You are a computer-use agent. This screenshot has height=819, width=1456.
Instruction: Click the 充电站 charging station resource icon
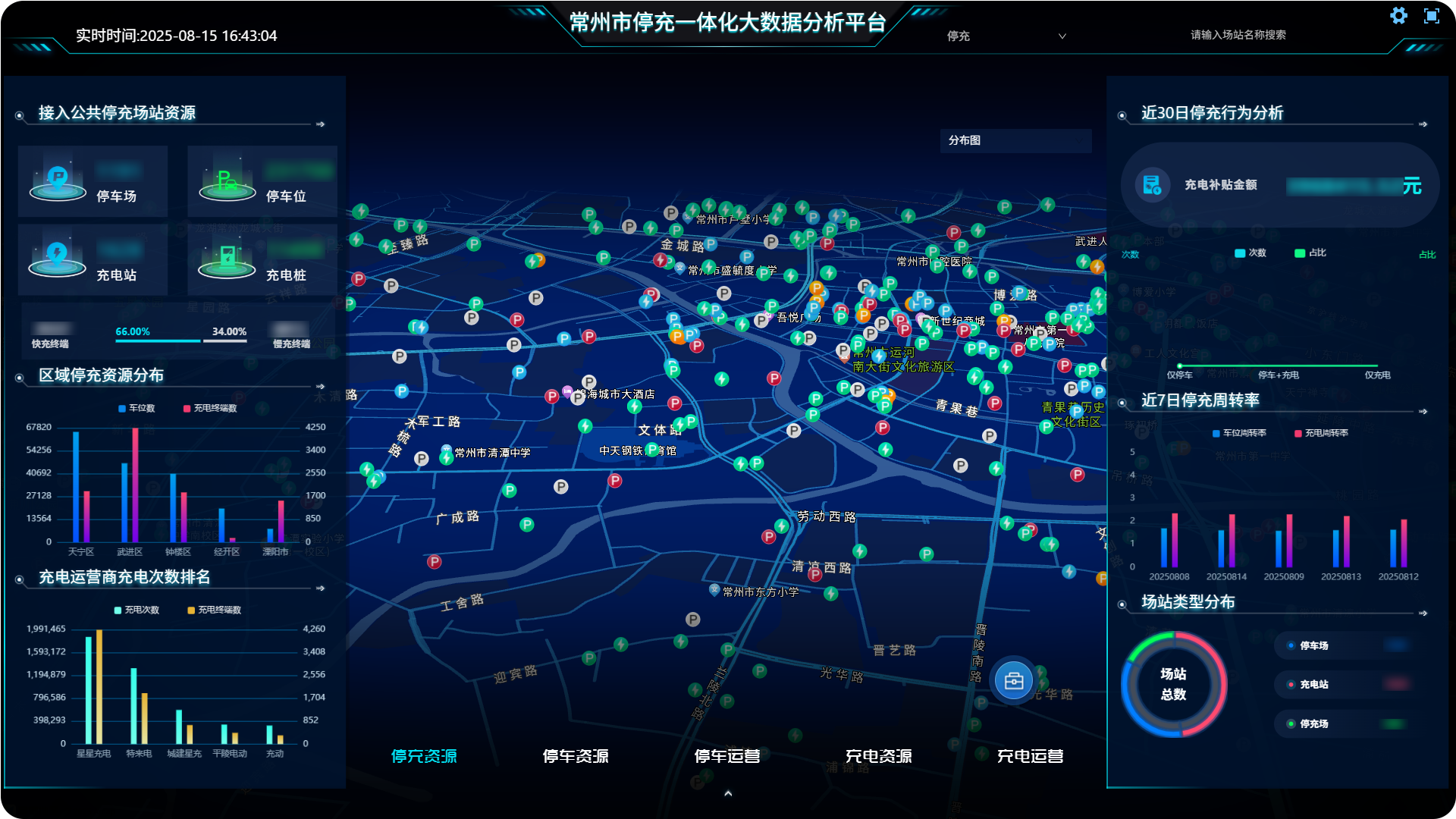click(58, 256)
